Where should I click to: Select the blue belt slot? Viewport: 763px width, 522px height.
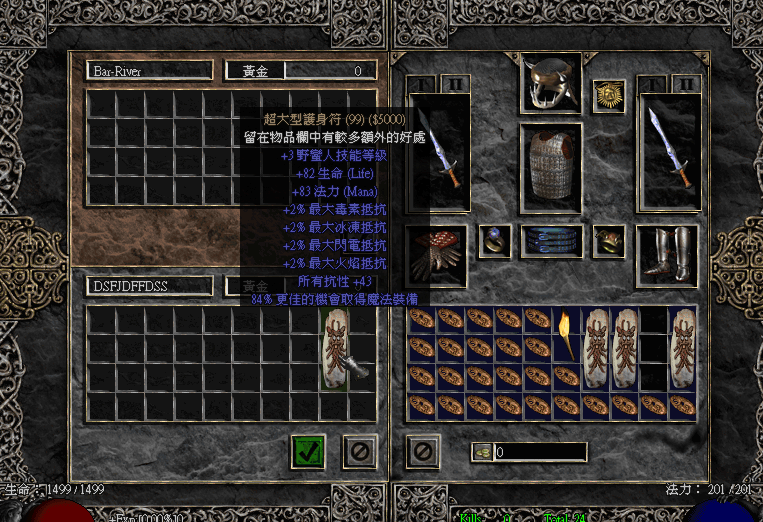(x=551, y=241)
